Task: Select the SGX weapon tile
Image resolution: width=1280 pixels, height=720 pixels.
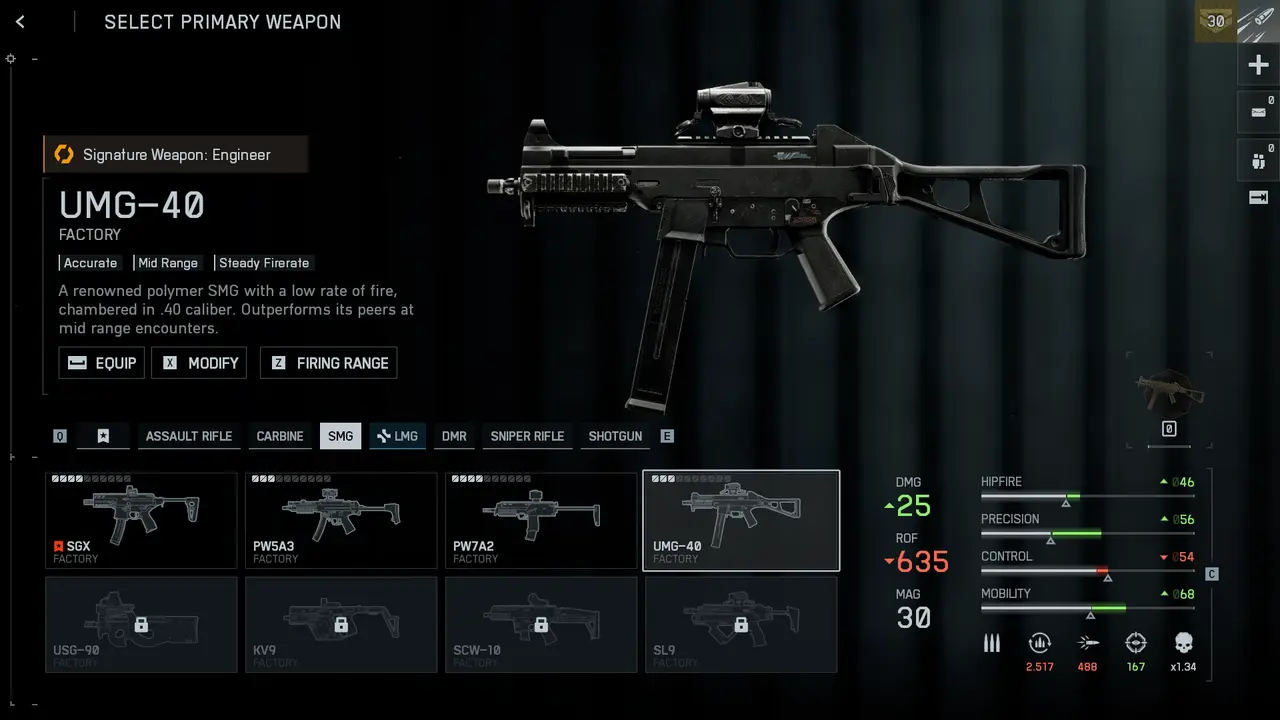Action: coord(141,520)
